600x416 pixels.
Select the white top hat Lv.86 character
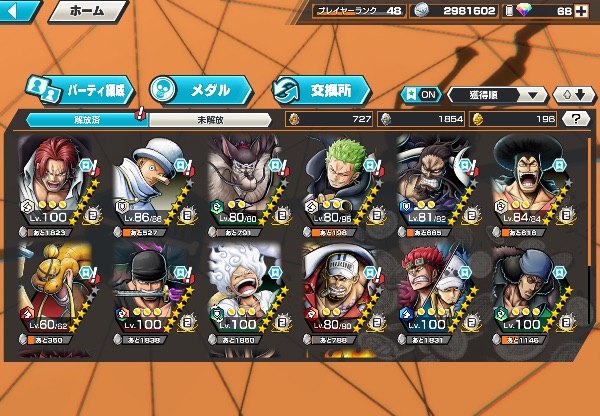(155, 185)
